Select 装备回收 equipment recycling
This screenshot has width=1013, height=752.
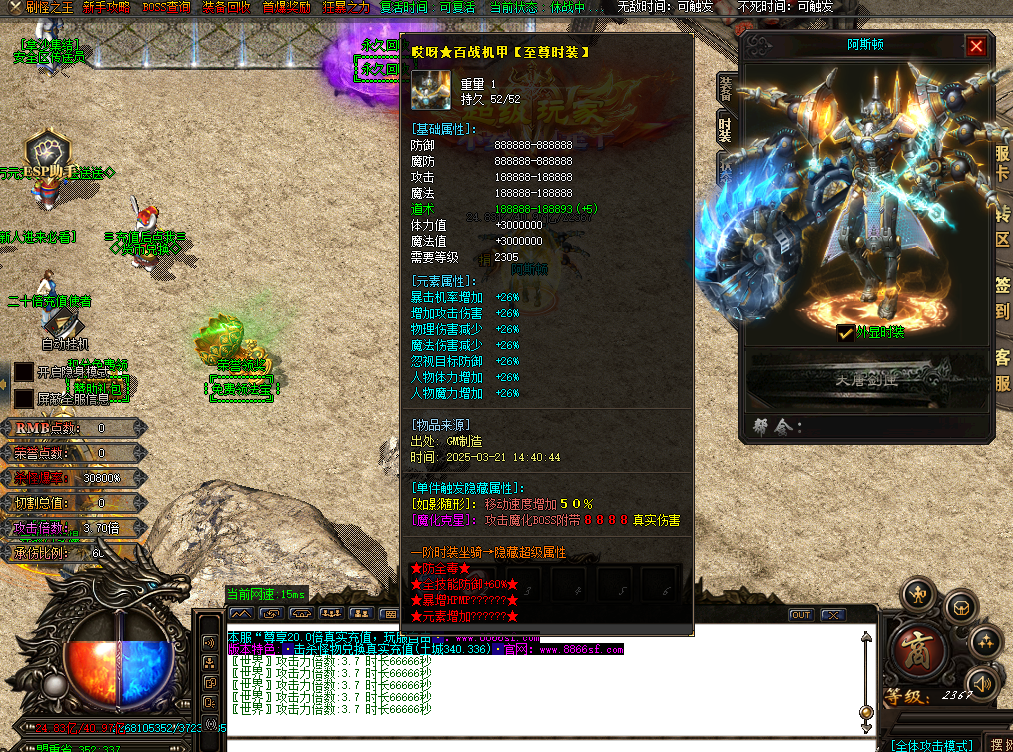[x=227, y=7]
